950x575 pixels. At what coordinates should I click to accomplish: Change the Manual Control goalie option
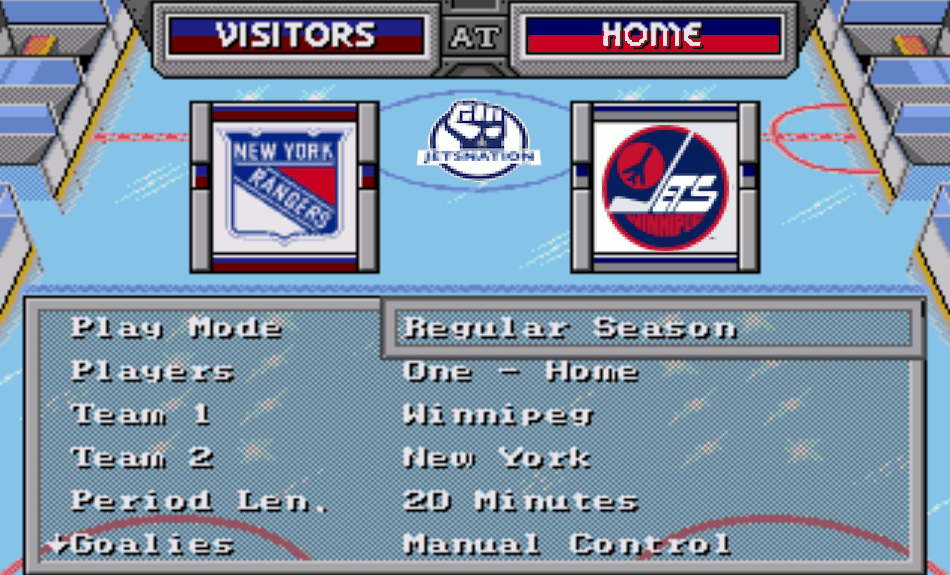[x=566, y=544]
